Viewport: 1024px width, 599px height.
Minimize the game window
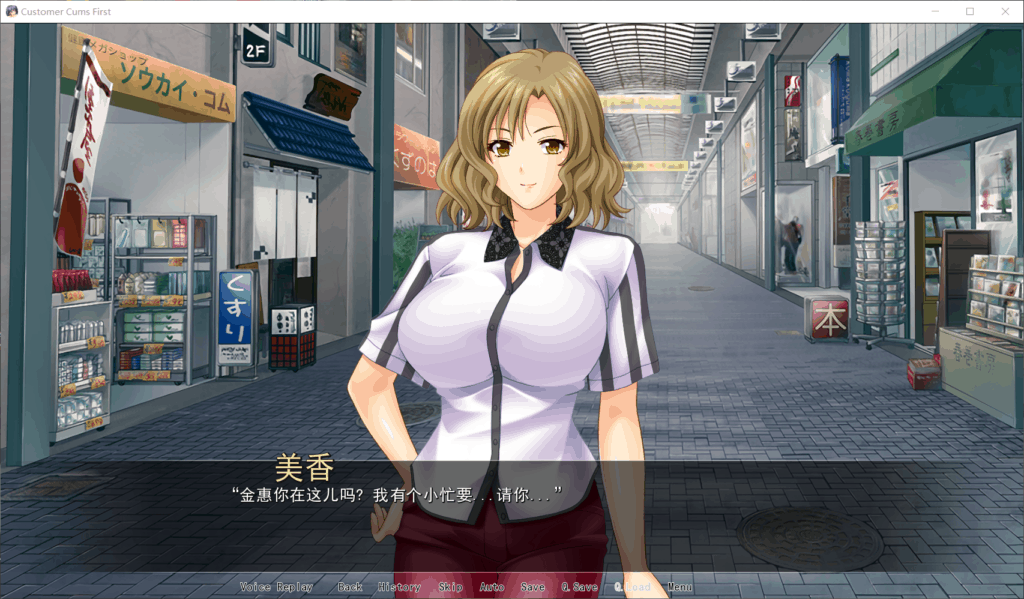point(939,11)
